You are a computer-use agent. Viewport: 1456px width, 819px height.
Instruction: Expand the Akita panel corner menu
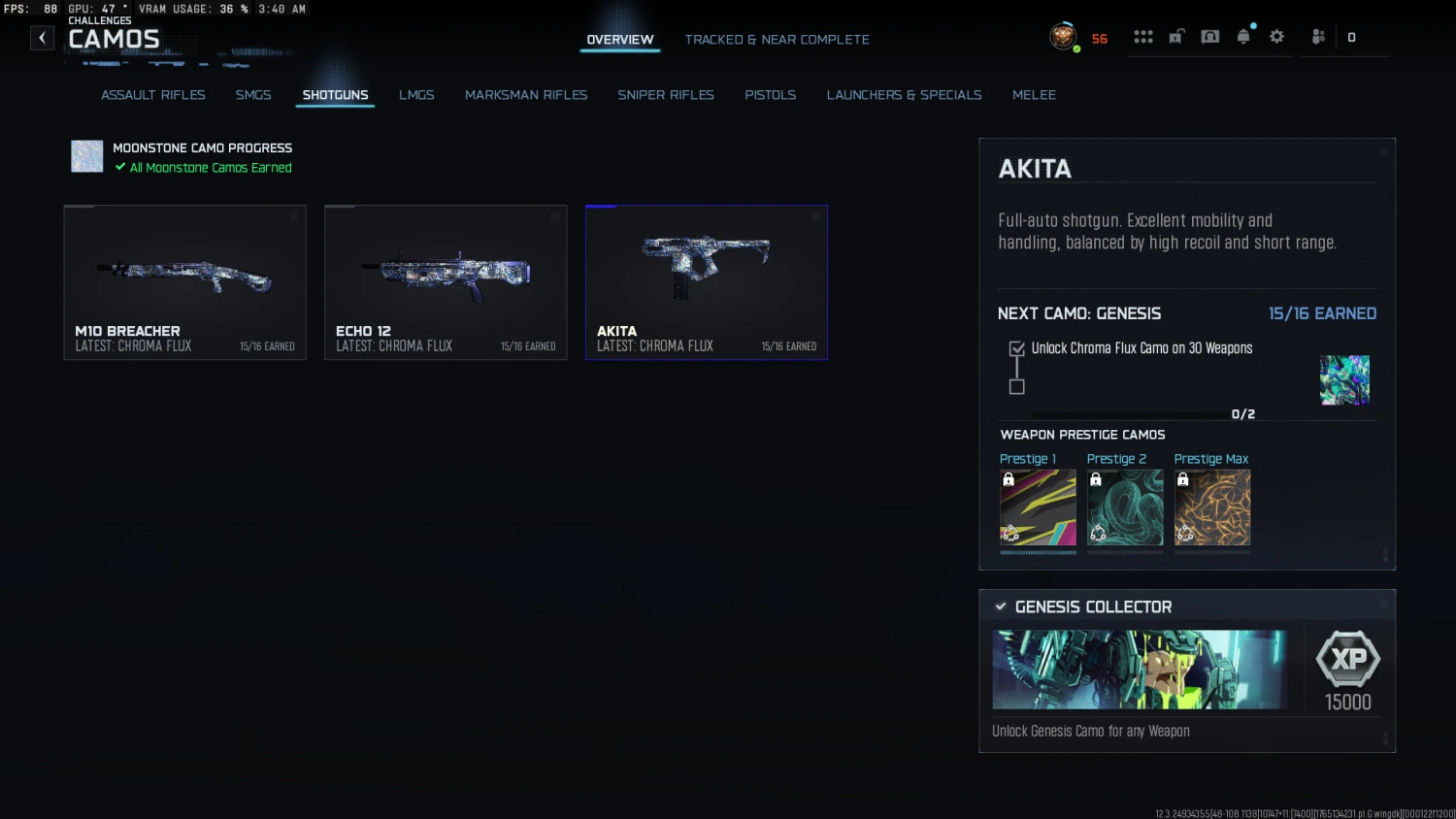click(1382, 152)
